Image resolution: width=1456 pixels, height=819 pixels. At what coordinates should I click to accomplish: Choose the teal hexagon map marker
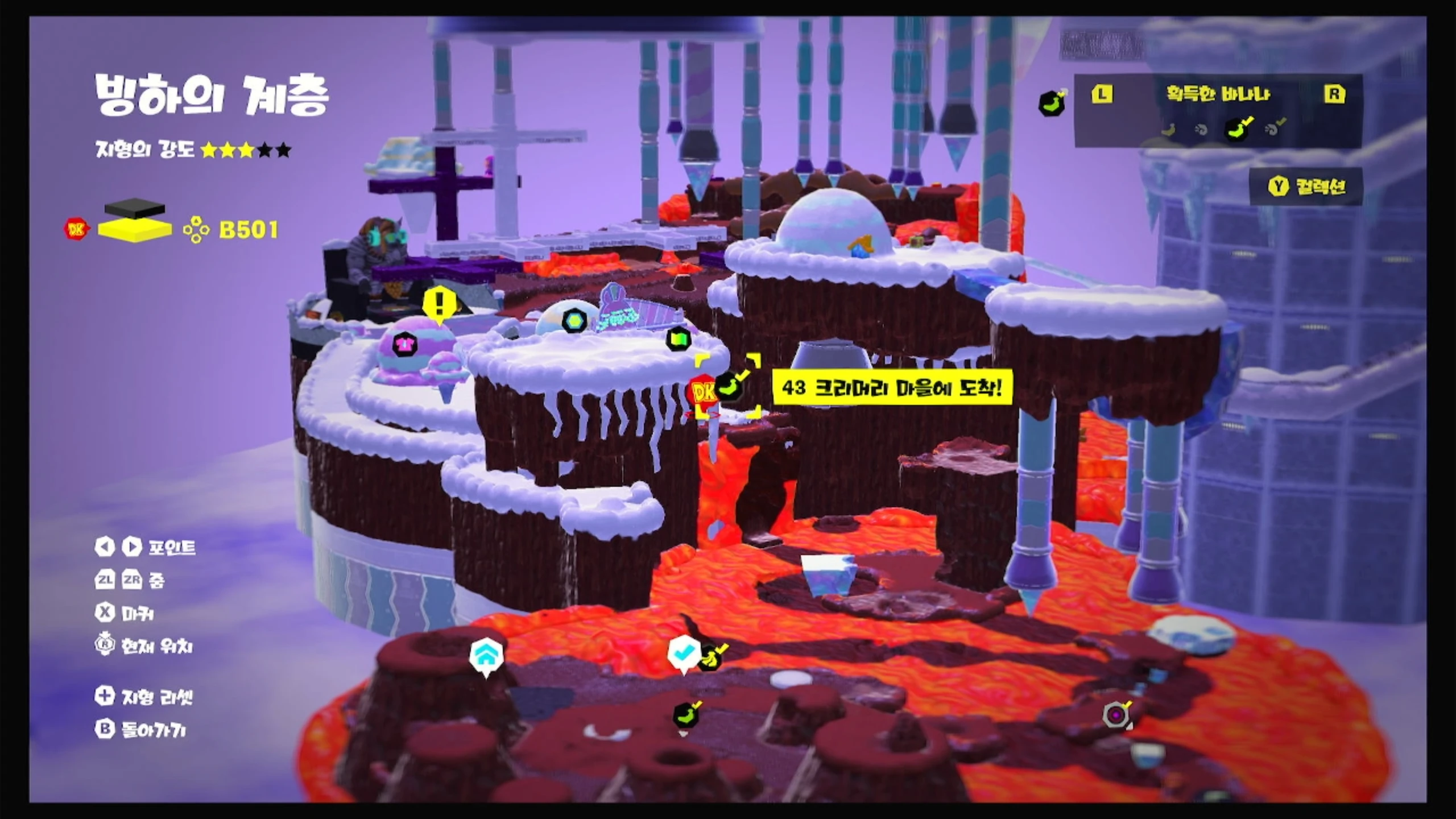tap(574, 321)
